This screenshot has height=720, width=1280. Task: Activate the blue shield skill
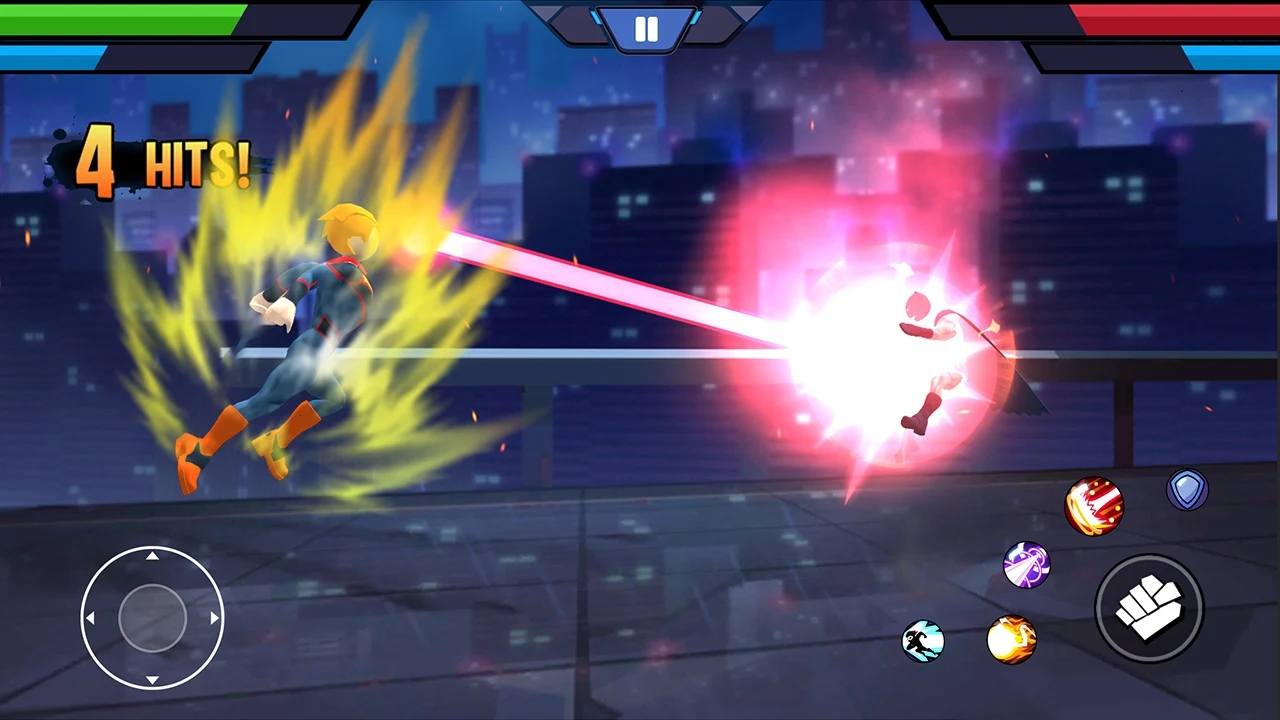(x=1188, y=489)
